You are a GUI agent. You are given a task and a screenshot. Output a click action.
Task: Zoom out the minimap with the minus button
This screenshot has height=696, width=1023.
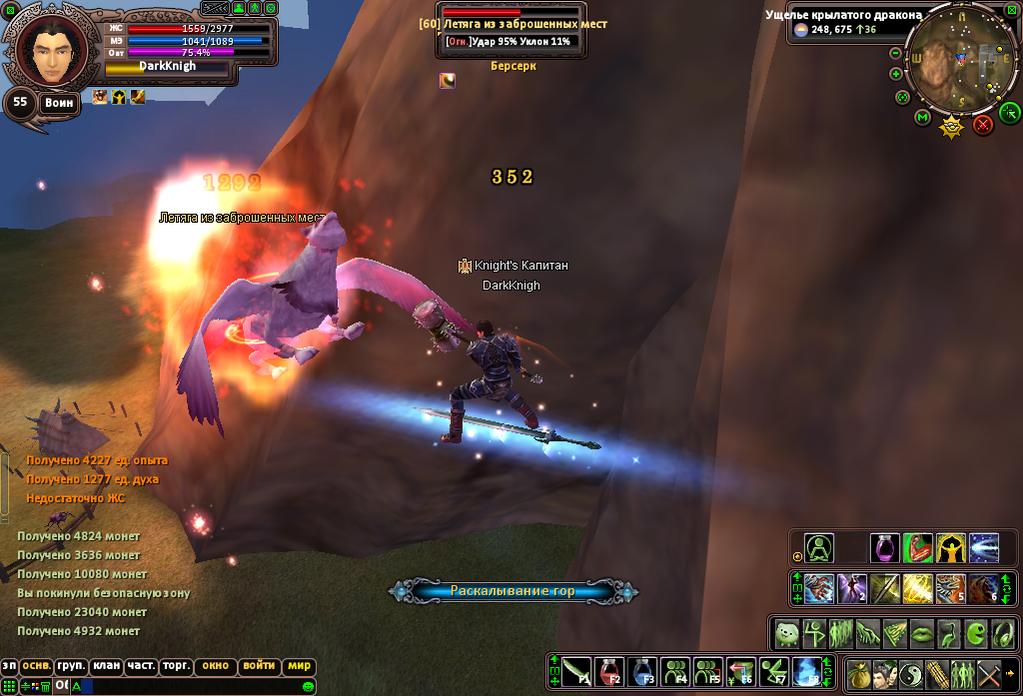pyautogui.click(x=896, y=51)
